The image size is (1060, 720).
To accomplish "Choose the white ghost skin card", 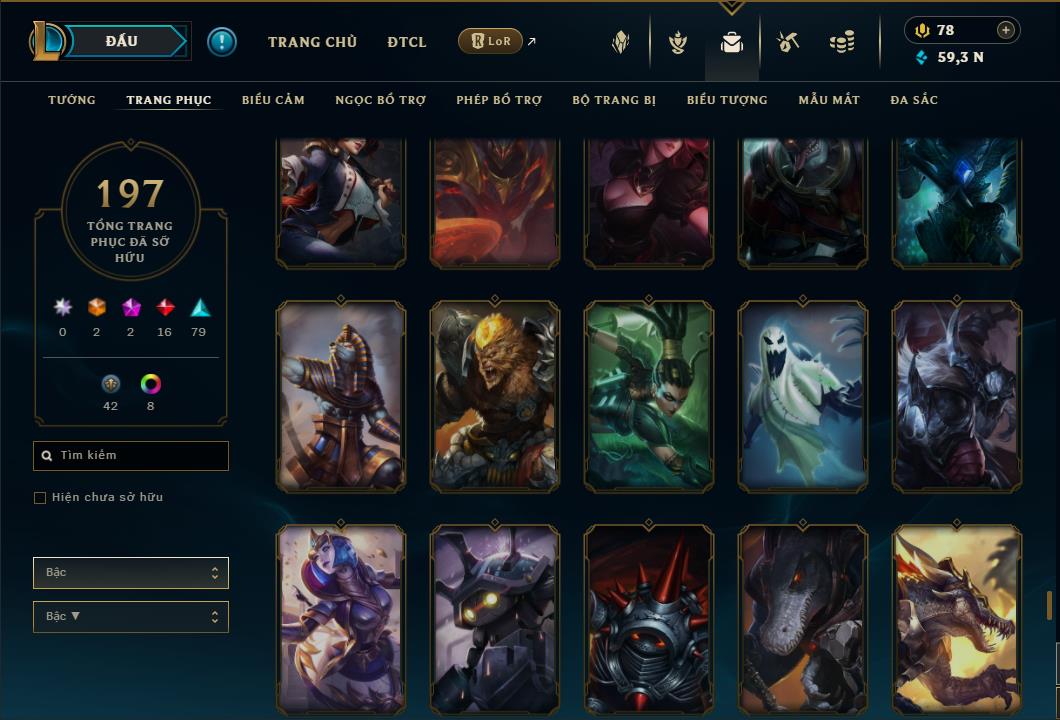I will pos(803,397).
